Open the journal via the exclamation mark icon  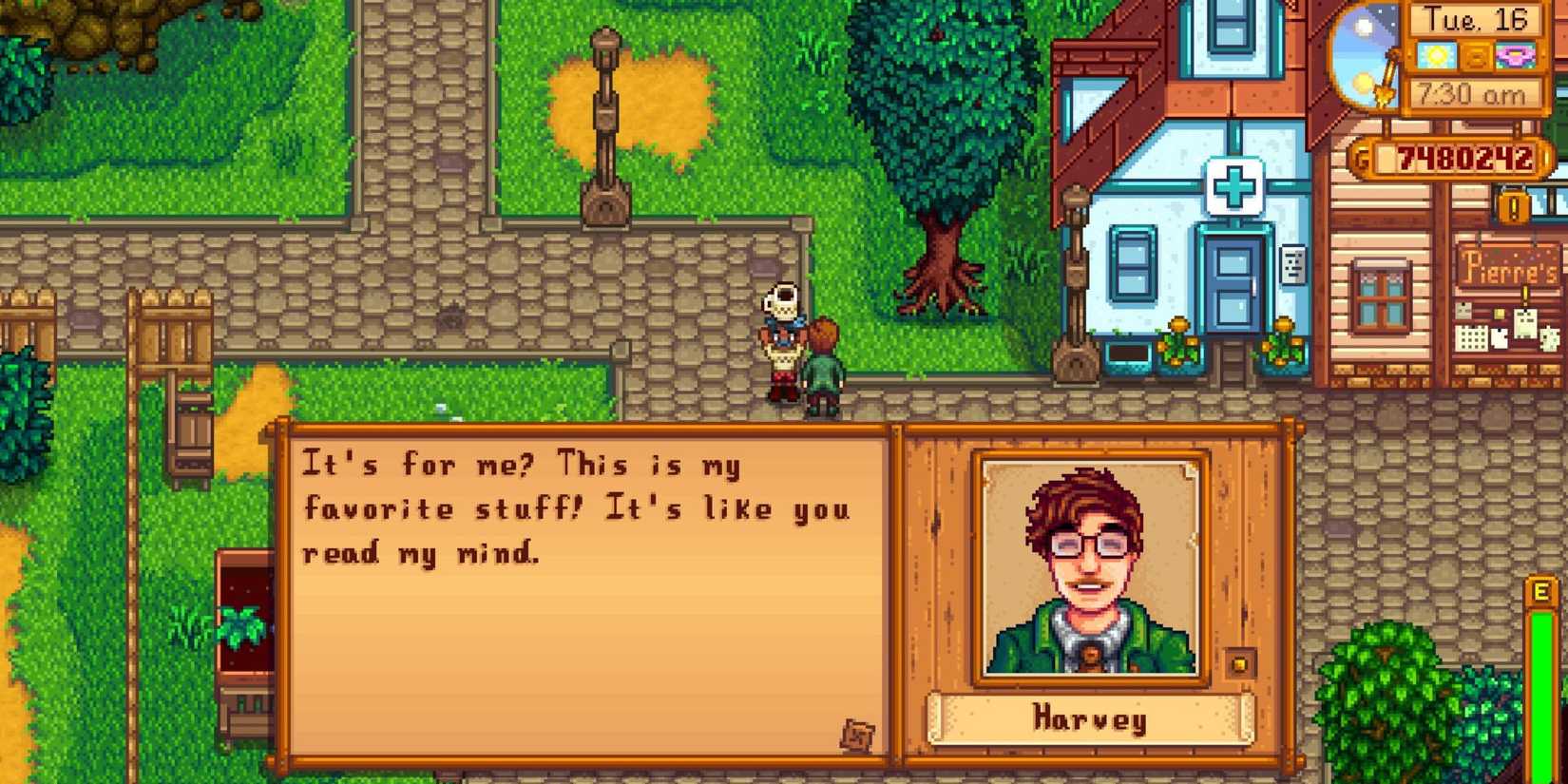[1512, 206]
